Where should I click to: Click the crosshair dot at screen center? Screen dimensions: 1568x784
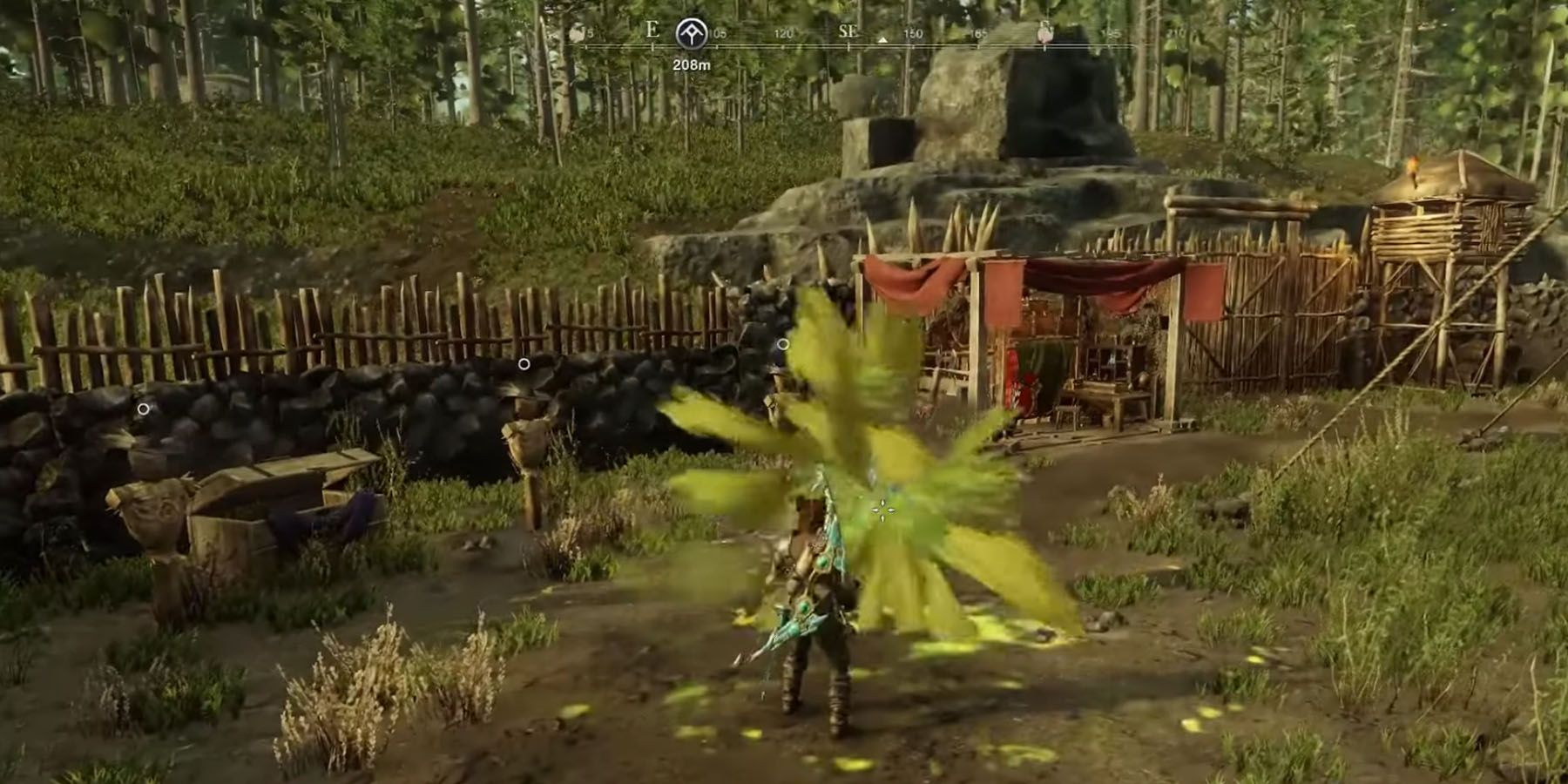[x=882, y=512]
